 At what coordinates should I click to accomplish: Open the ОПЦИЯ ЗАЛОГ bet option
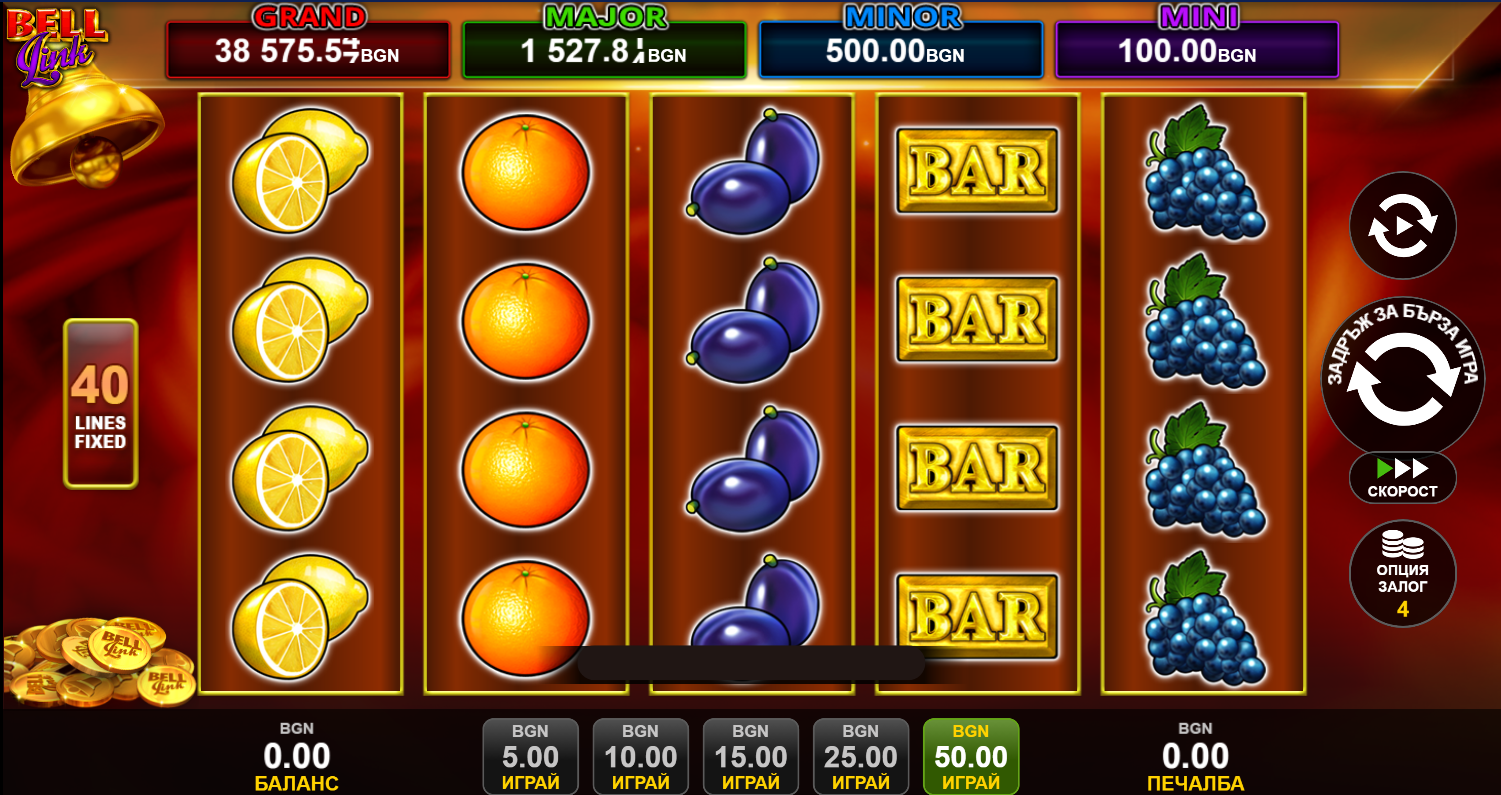pos(1402,574)
